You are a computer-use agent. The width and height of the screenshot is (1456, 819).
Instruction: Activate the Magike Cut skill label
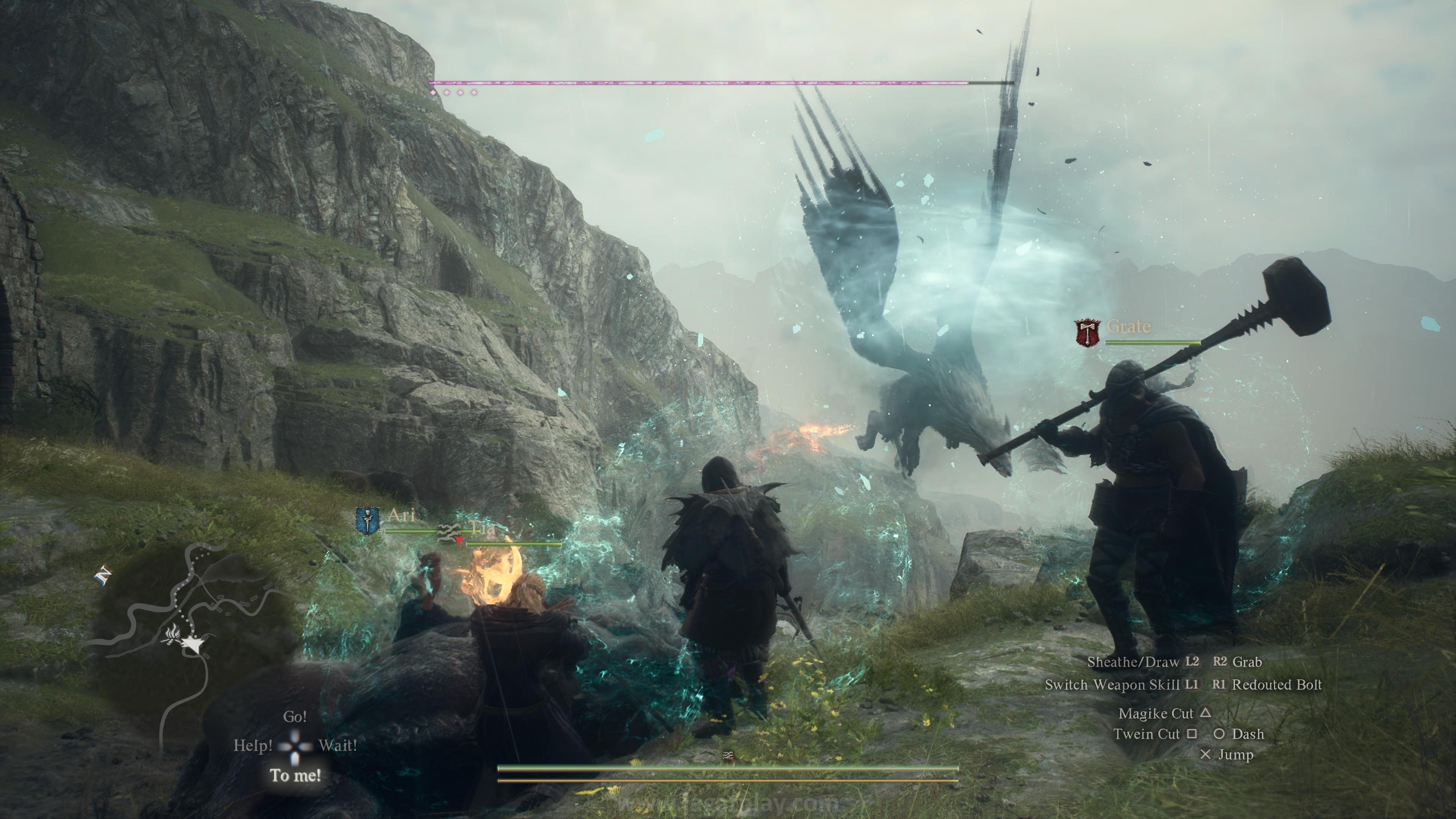[x=1155, y=714]
